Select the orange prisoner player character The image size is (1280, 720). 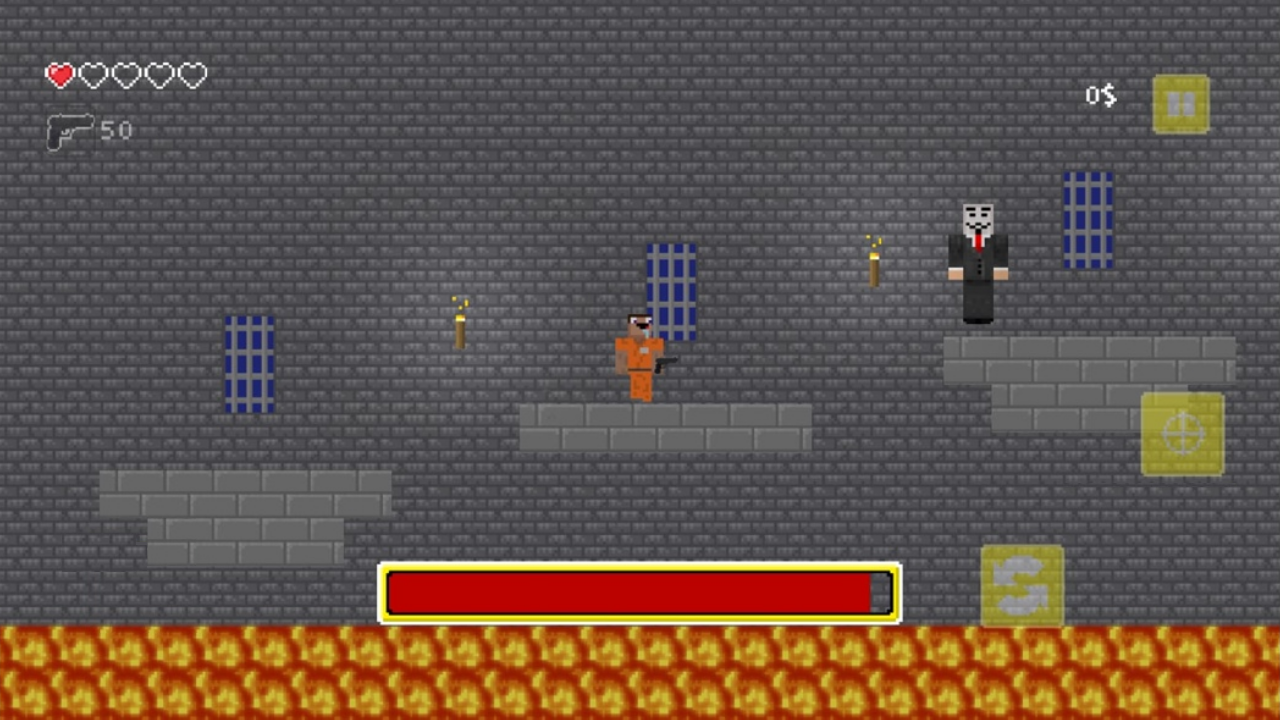(640, 360)
